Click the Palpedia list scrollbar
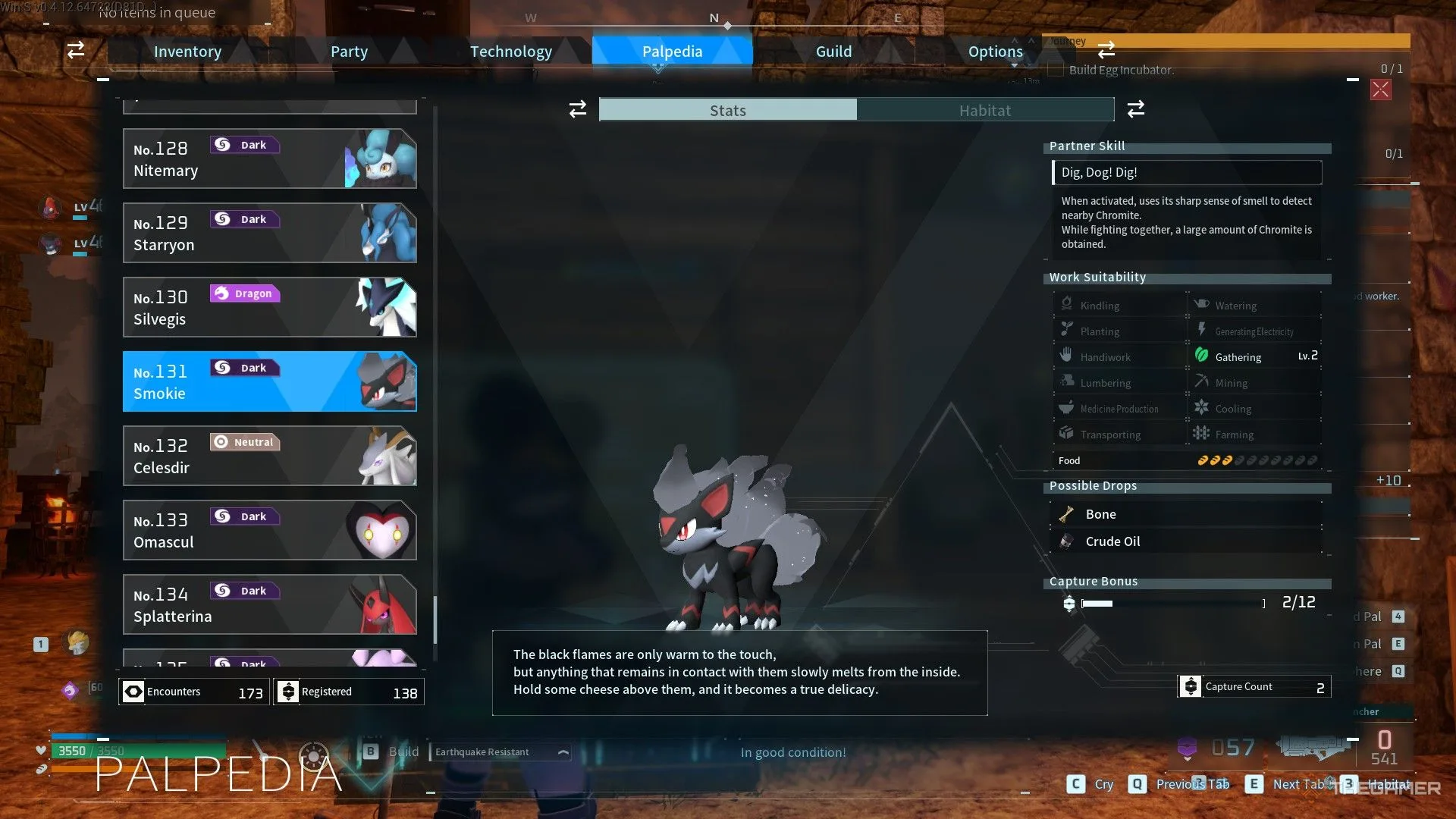The width and height of the screenshot is (1456, 819). [x=435, y=618]
